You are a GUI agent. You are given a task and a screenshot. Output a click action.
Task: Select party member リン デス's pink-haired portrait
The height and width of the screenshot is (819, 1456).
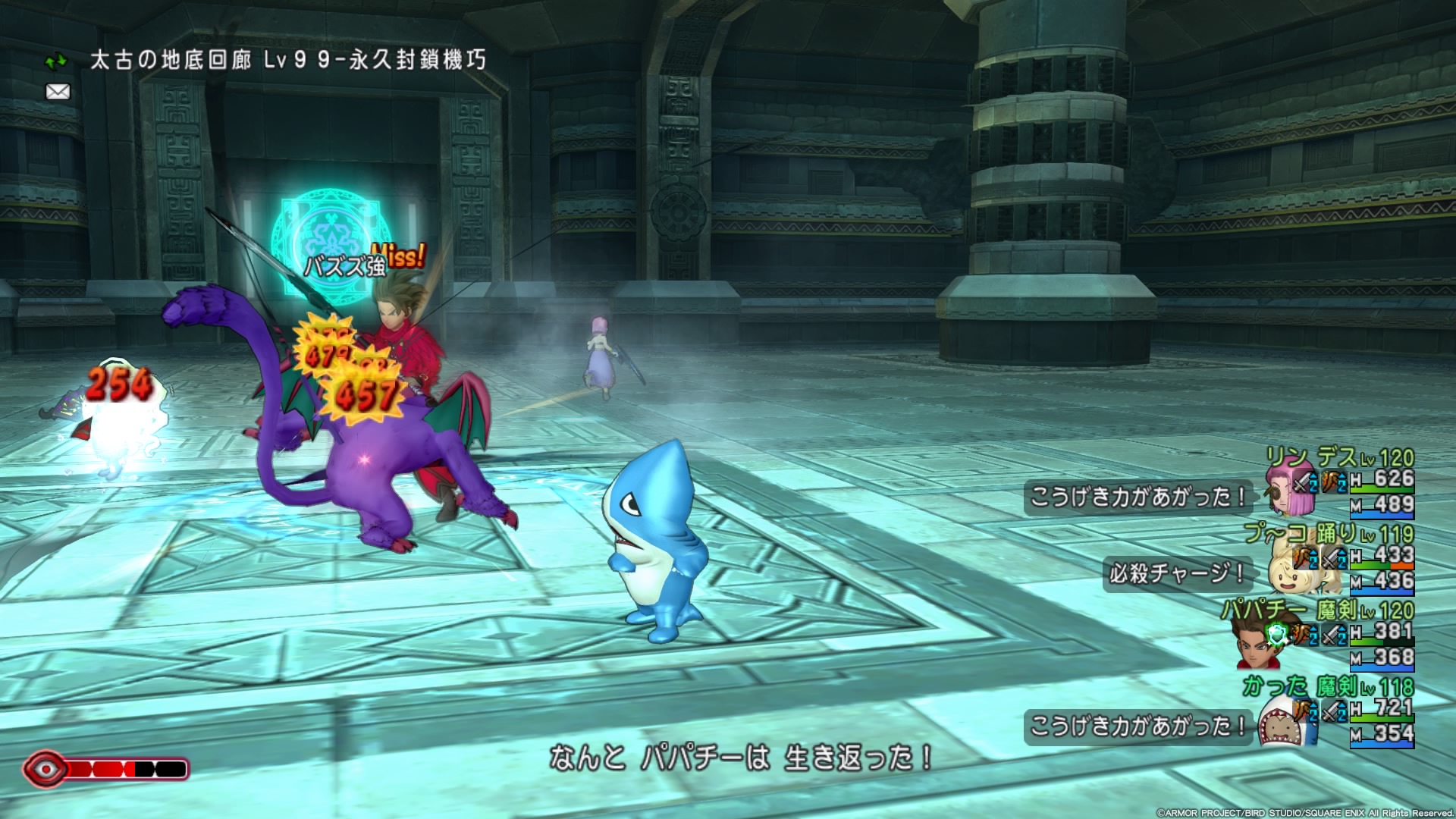tap(1282, 489)
